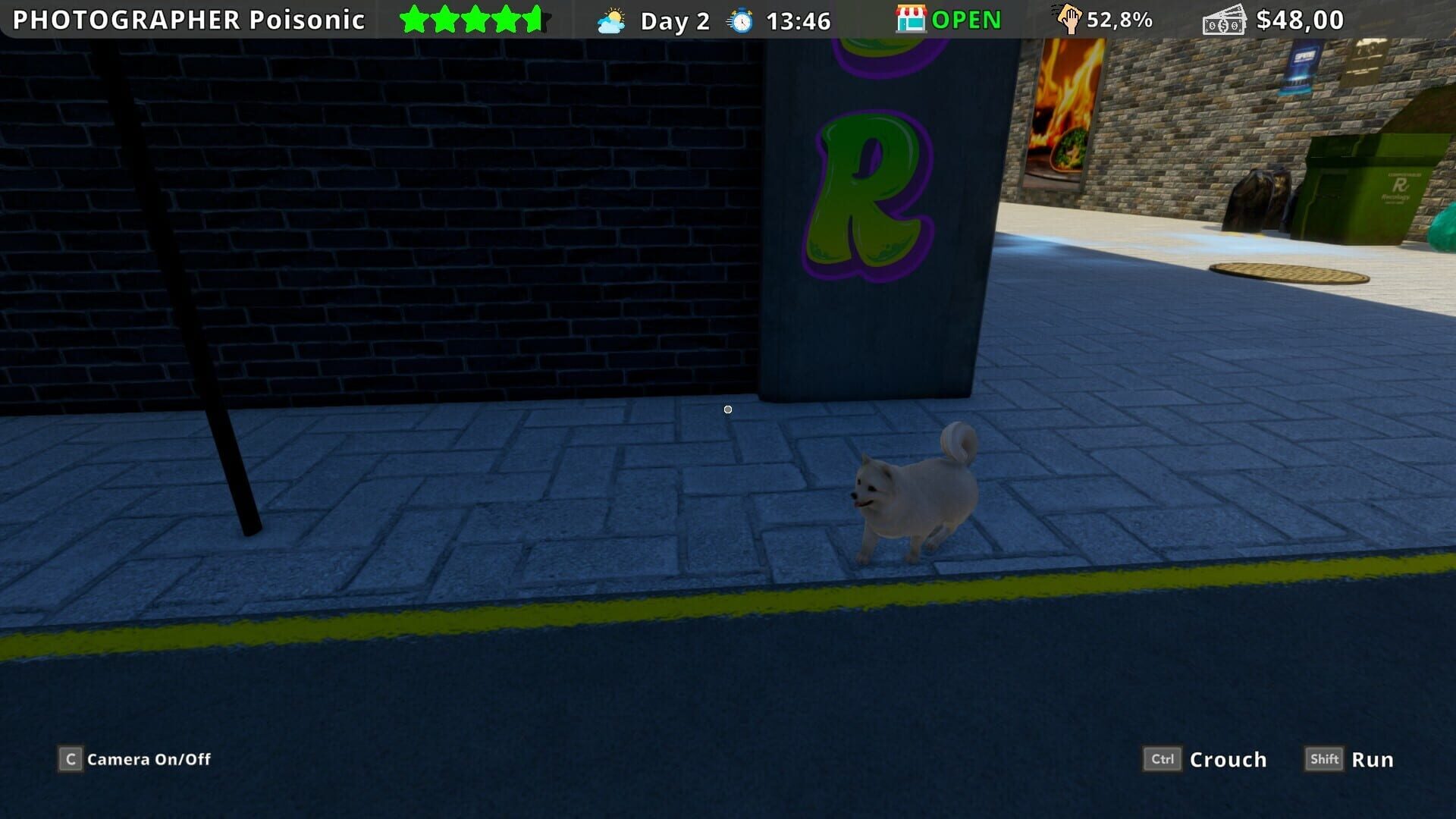Image resolution: width=1456 pixels, height=819 pixels.
Task: Click the Run action label
Action: coord(1373,759)
